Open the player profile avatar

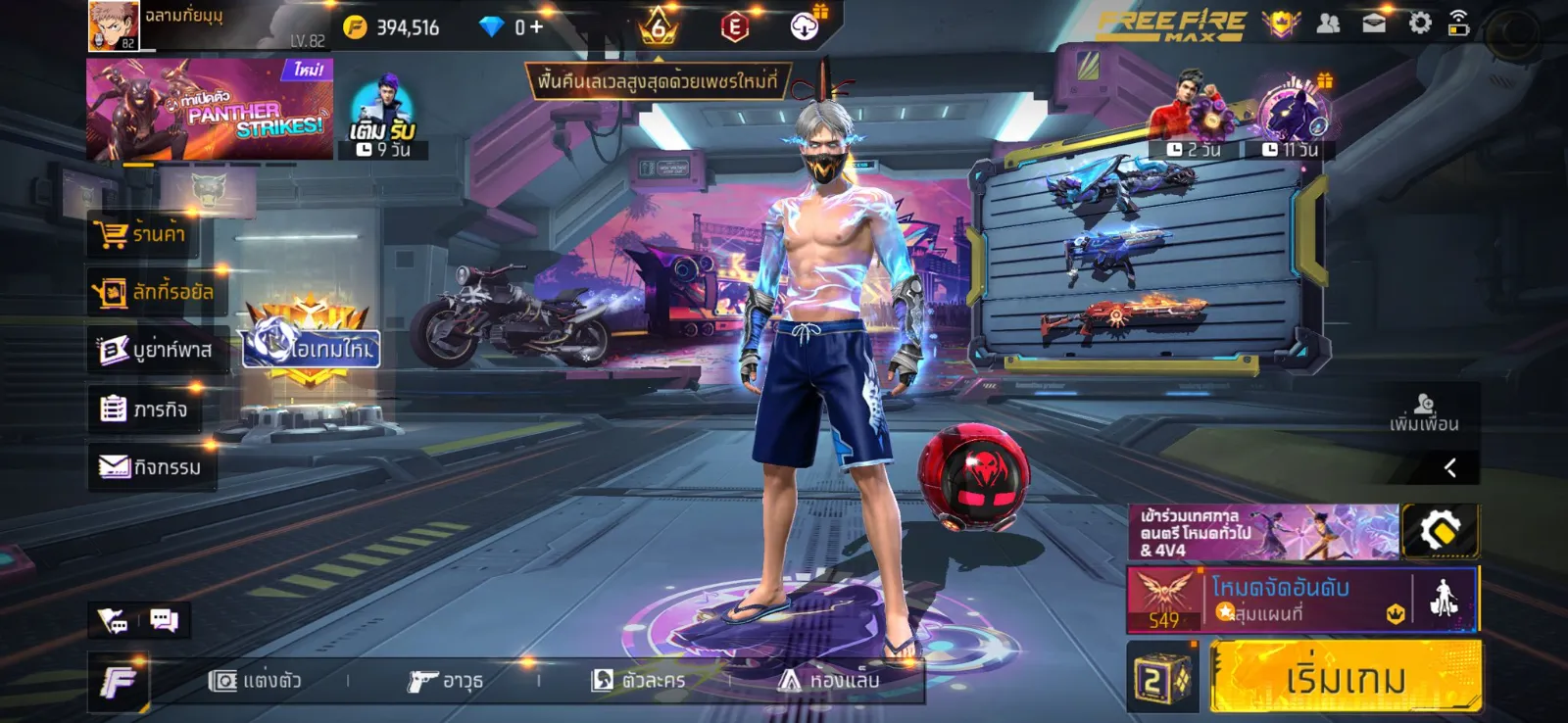click(114, 25)
